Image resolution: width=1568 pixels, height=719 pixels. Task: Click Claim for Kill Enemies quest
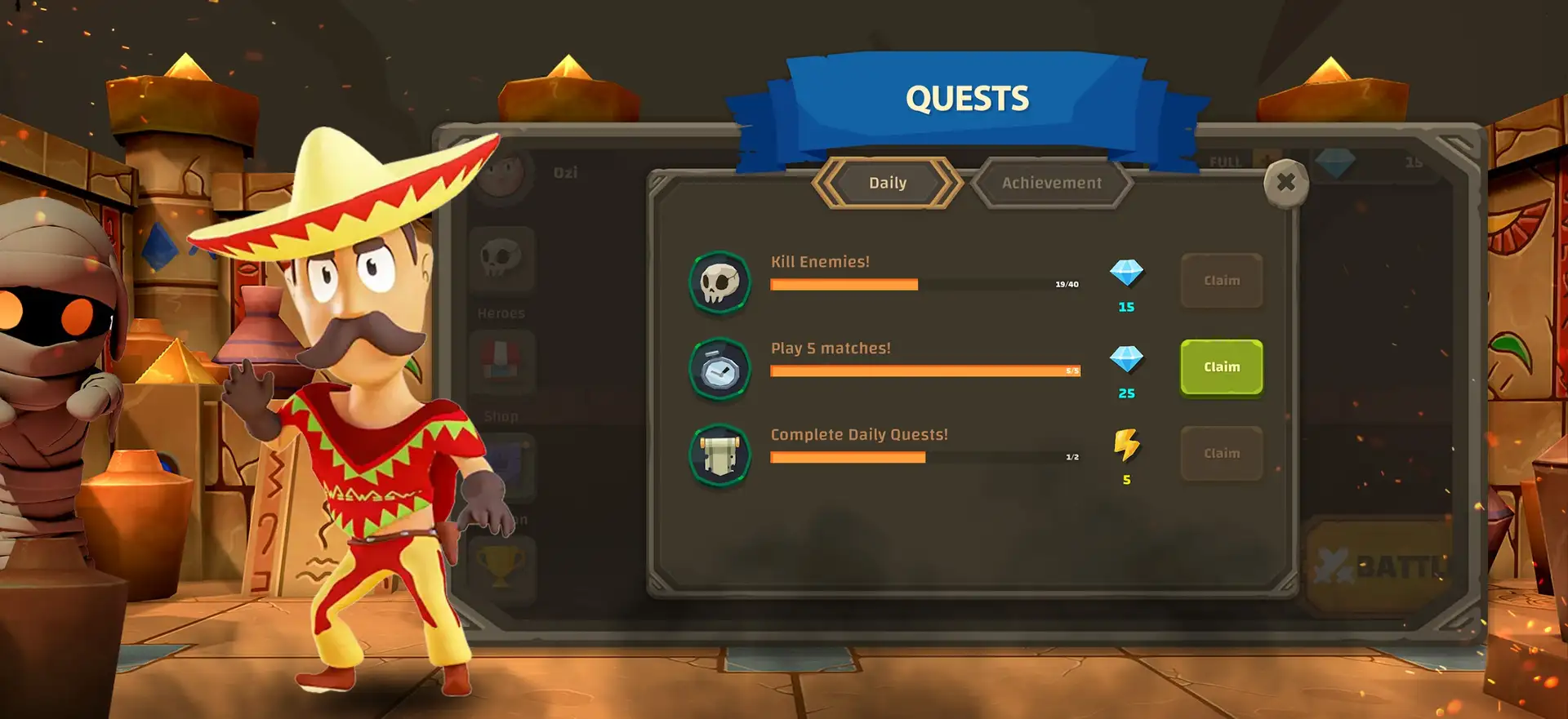(x=1221, y=281)
